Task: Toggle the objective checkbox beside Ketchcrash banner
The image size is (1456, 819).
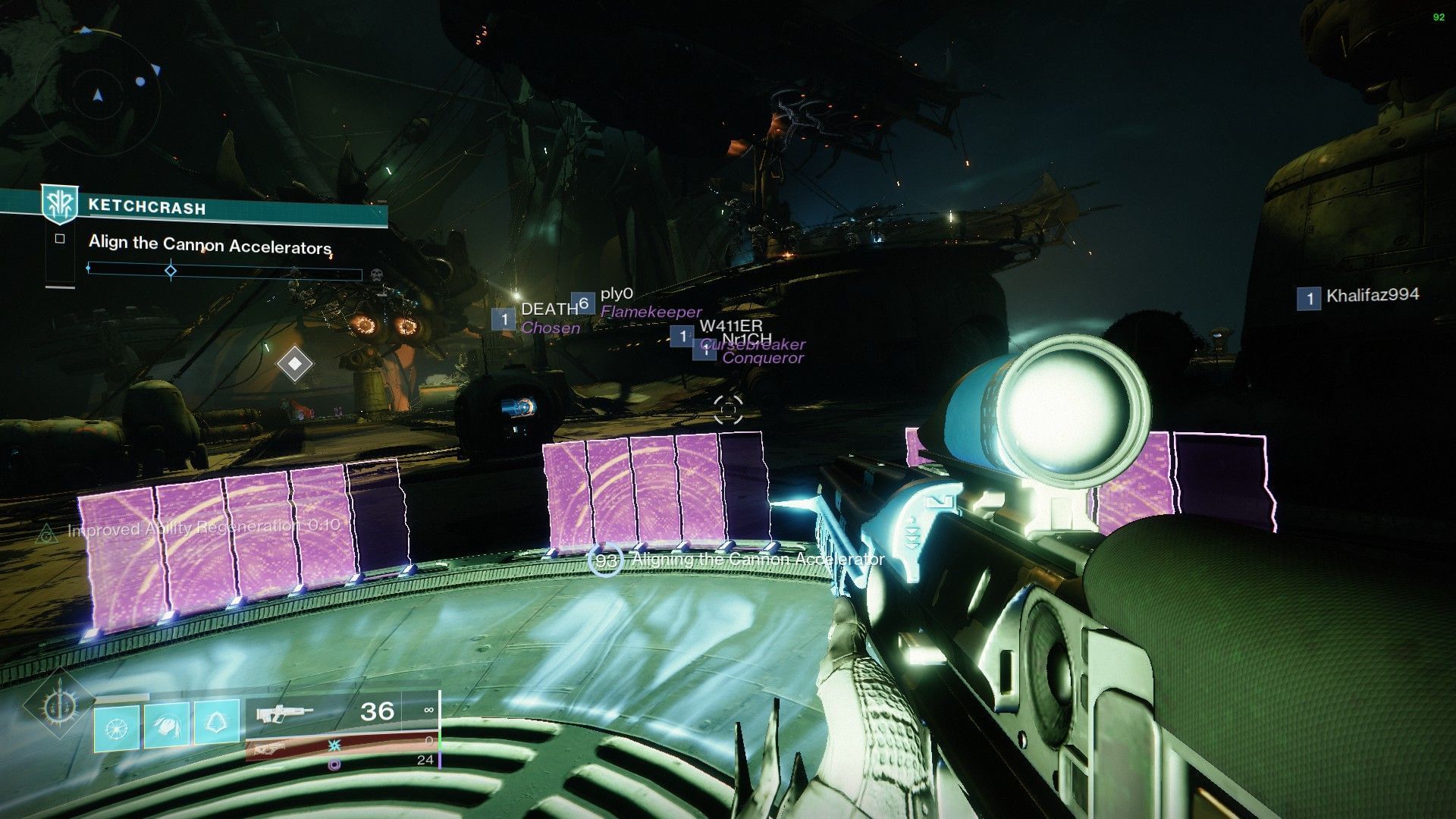Action: [x=59, y=238]
